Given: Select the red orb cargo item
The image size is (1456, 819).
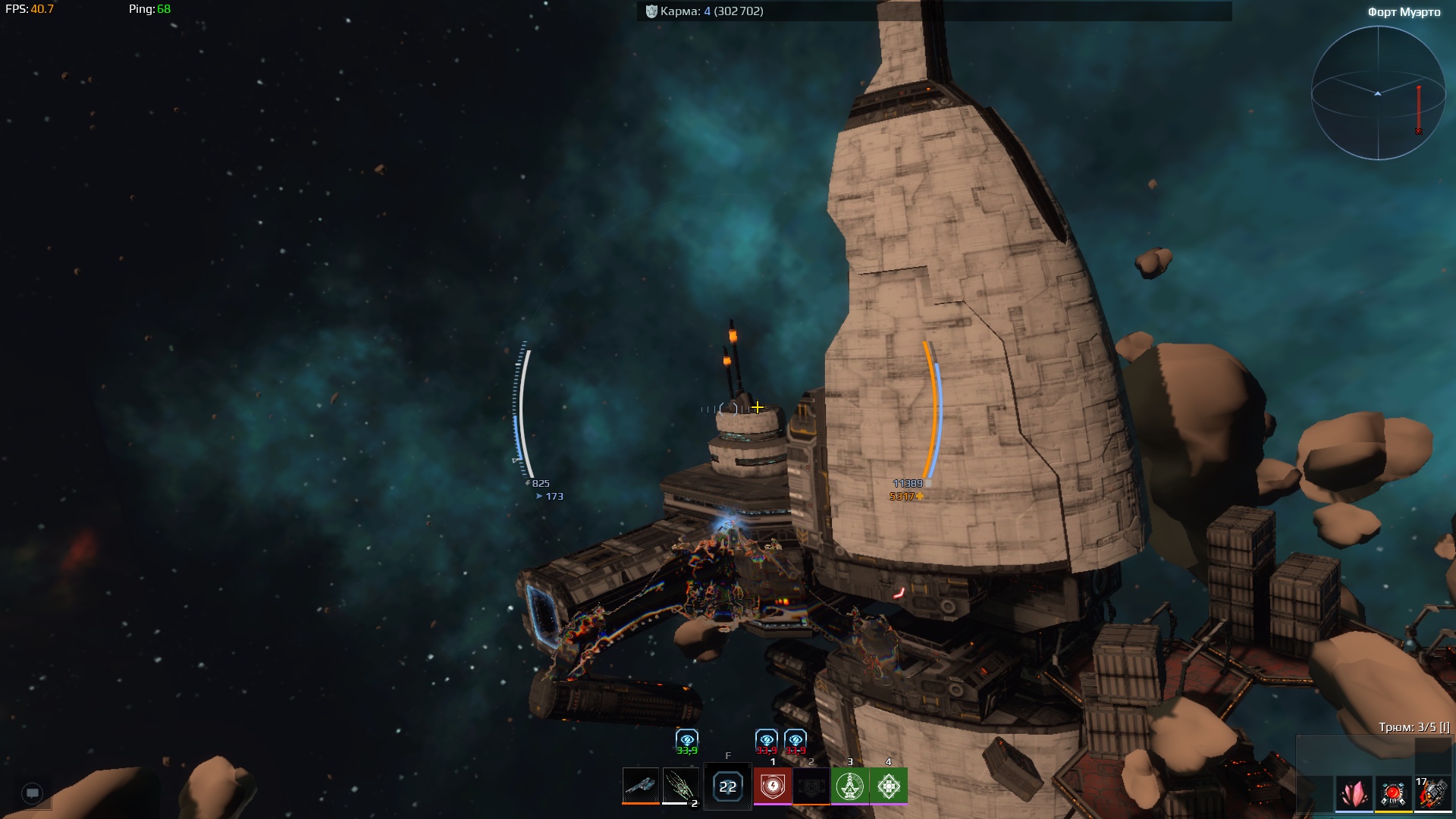Looking at the screenshot, I should pyautogui.click(x=1393, y=794).
